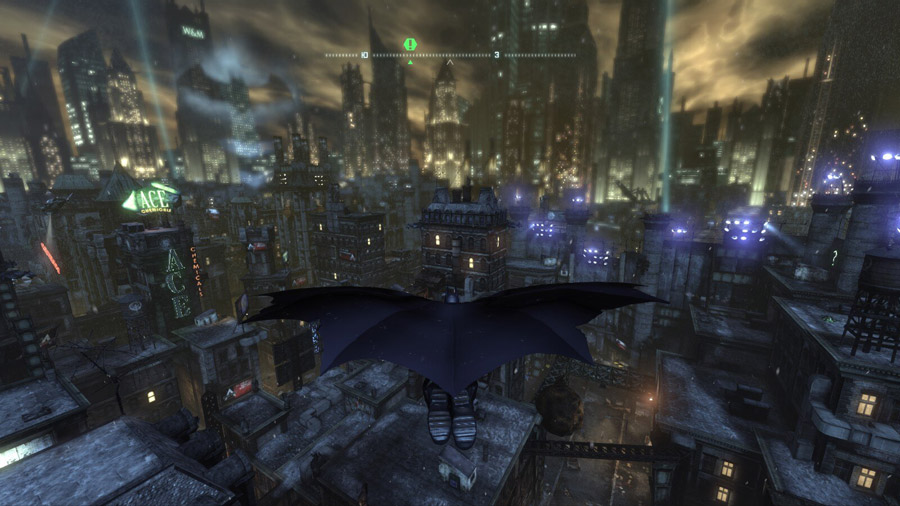Click the green exclamation objective marker
The image size is (900, 506).
tap(410, 44)
